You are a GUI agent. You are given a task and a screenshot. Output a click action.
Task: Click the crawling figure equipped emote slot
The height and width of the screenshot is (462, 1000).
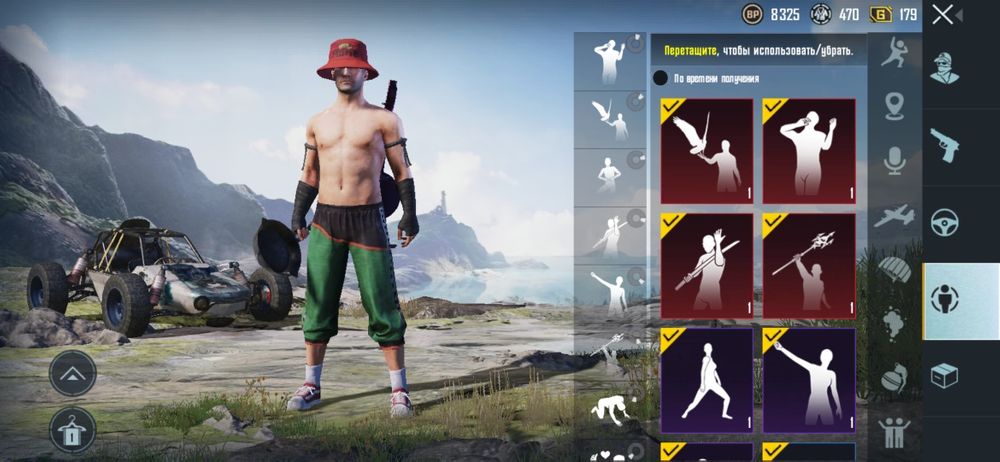pyautogui.click(x=609, y=410)
